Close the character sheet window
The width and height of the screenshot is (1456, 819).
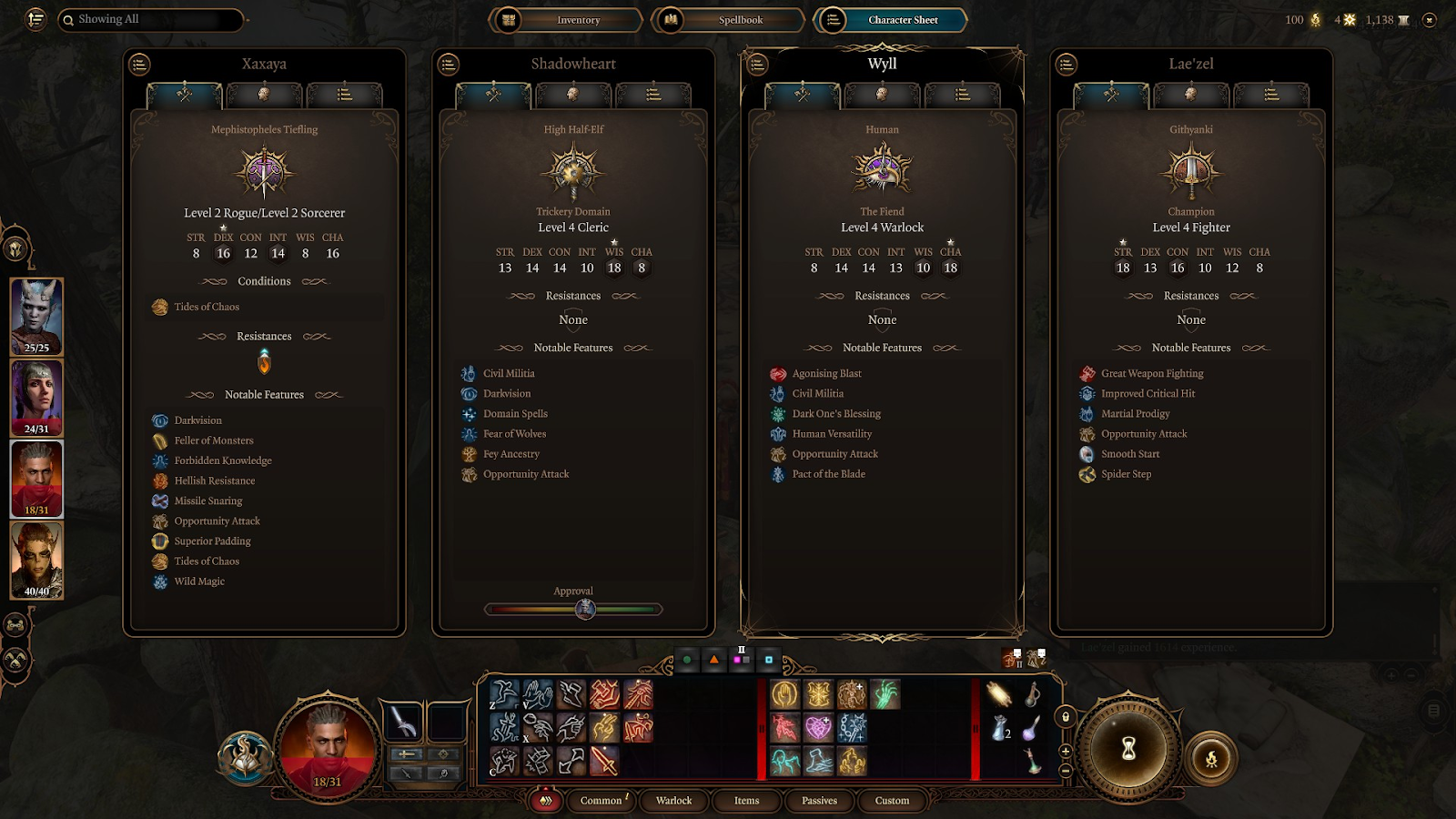(x=1430, y=19)
